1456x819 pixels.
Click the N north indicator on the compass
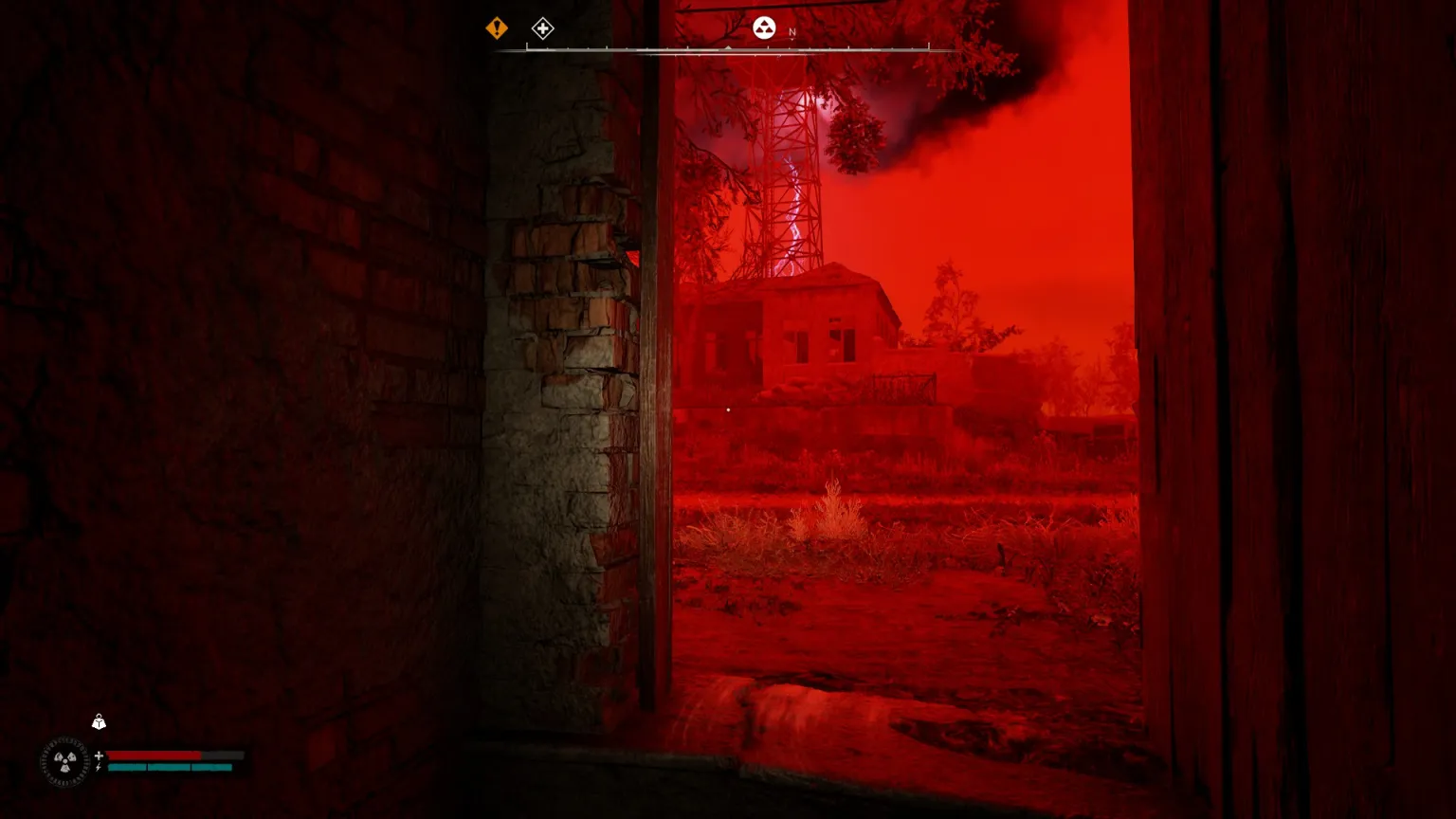792,31
